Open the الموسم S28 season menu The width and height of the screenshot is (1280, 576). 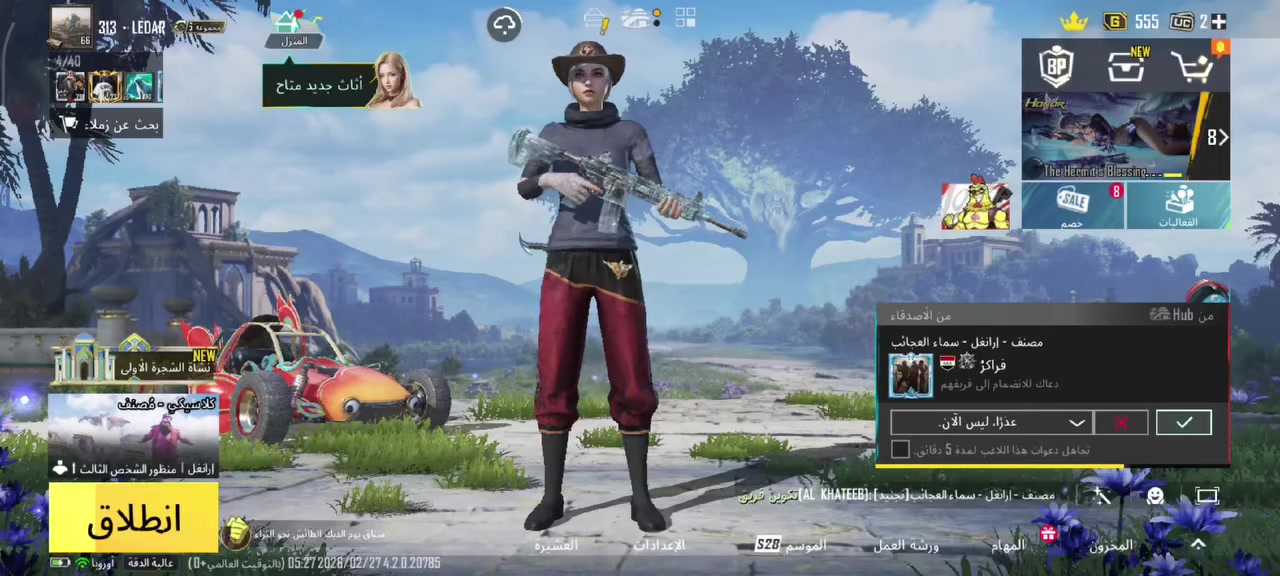(x=790, y=545)
